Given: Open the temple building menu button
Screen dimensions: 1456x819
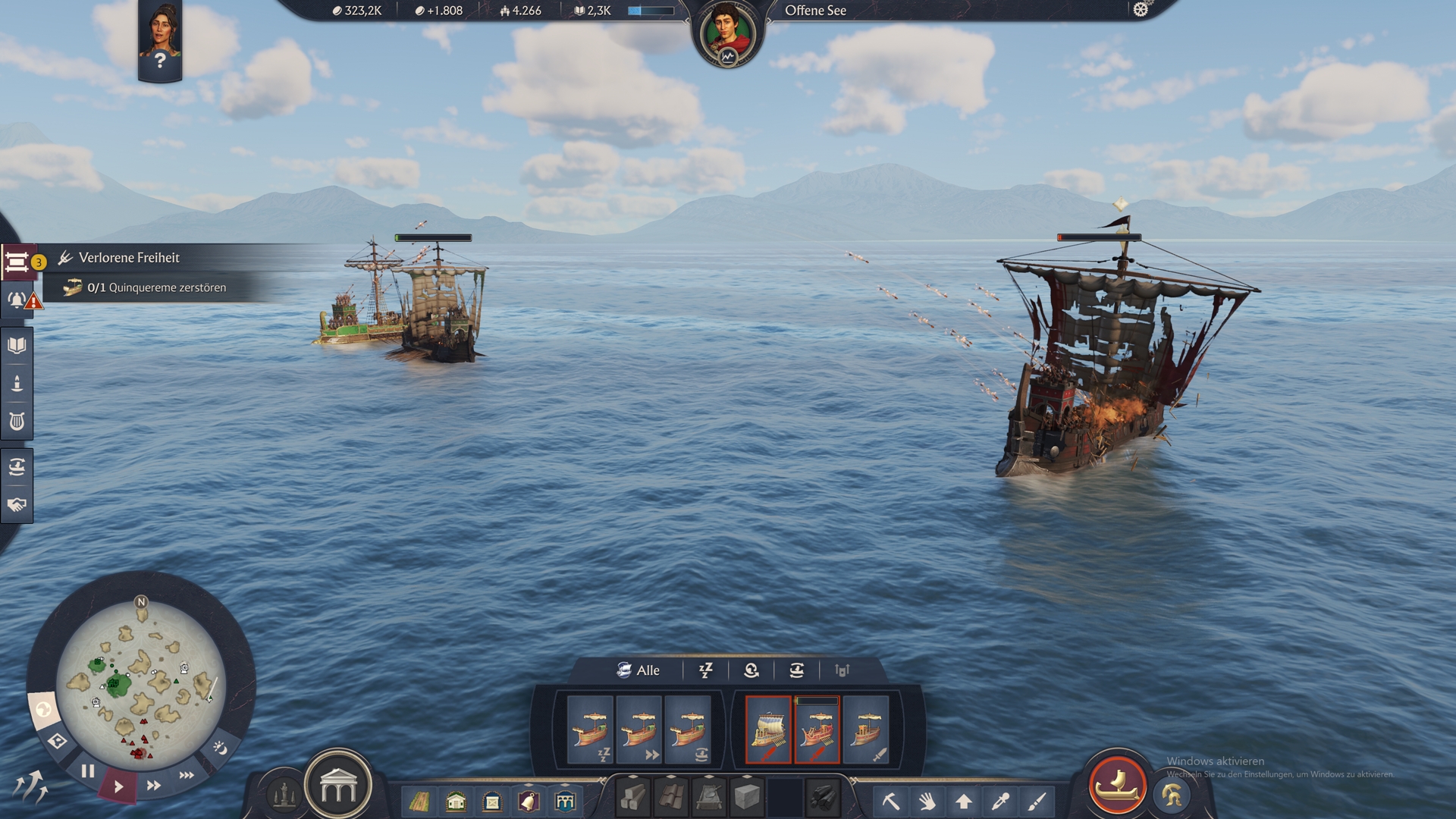Looking at the screenshot, I should point(338,788).
